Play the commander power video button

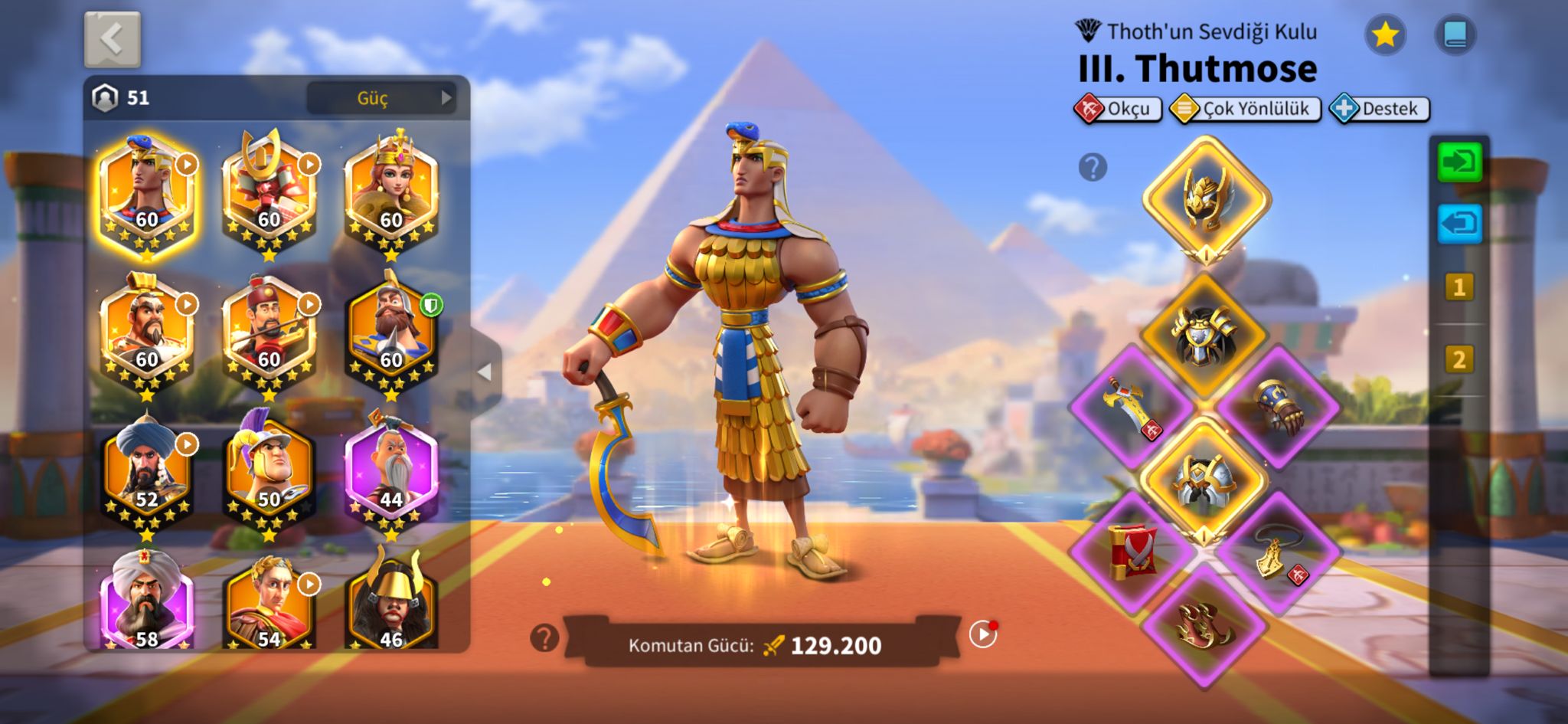tap(982, 634)
